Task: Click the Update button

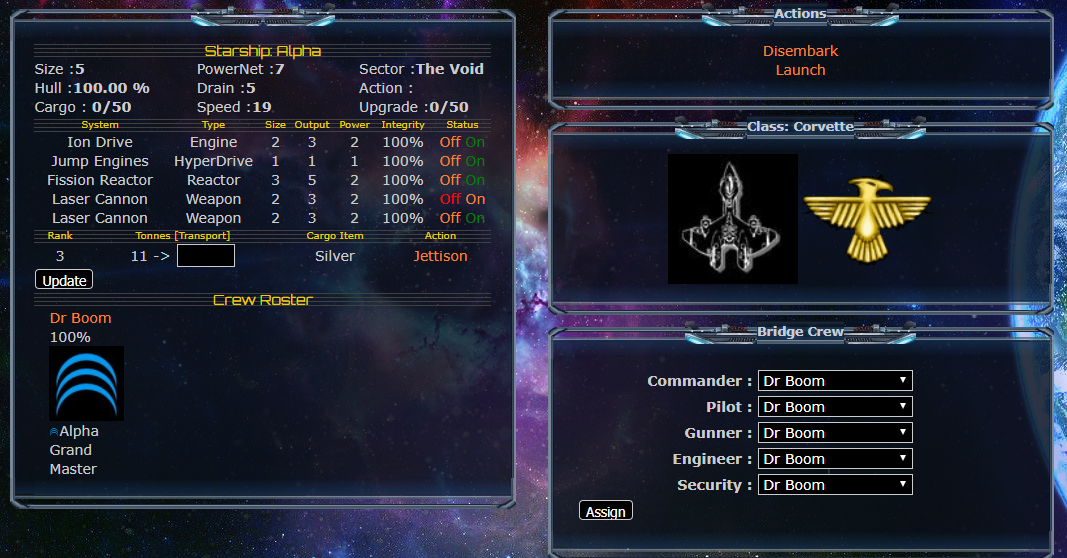Action: [64, 280]
